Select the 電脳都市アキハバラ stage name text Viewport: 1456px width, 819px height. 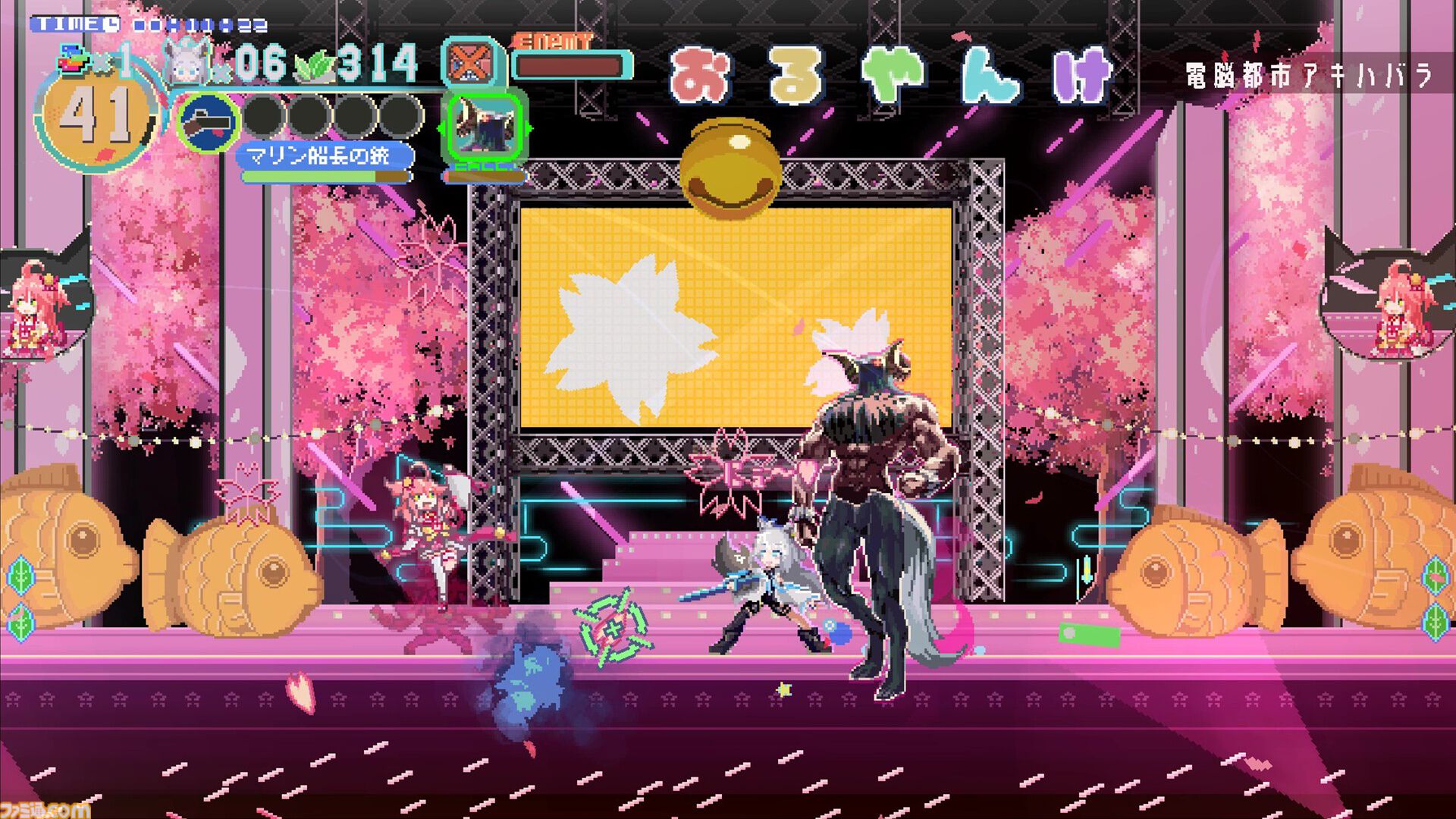1318,72
